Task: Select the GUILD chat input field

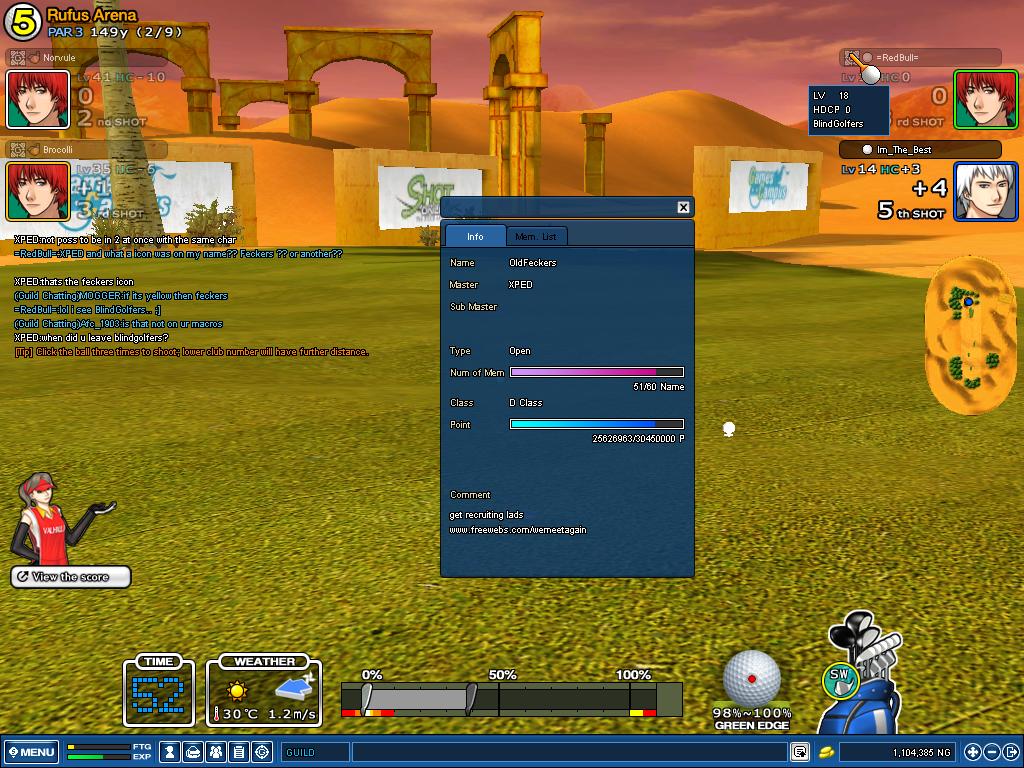Action: pyautogui.click(x=316, y=752)
